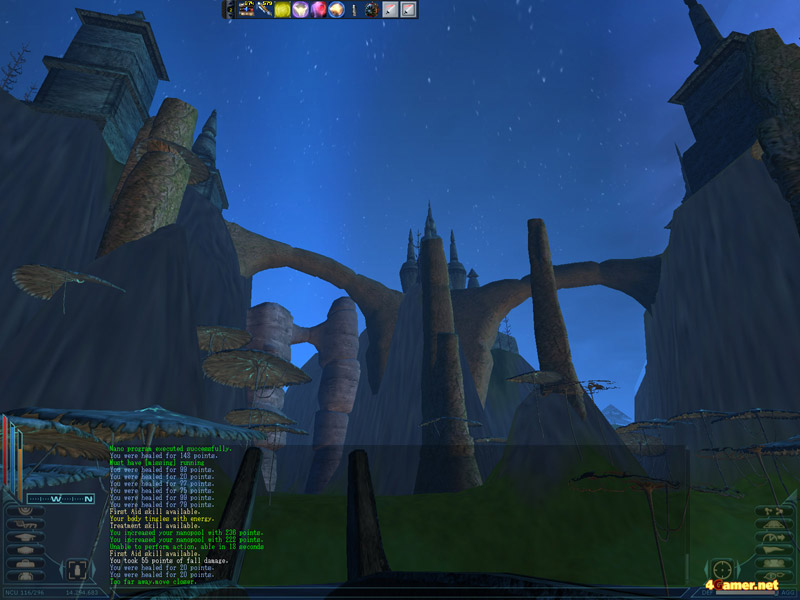This screenshot has width=800, height=600.
Task: Activate the yellow circular nano icon
Action: (x=282, y=10)
